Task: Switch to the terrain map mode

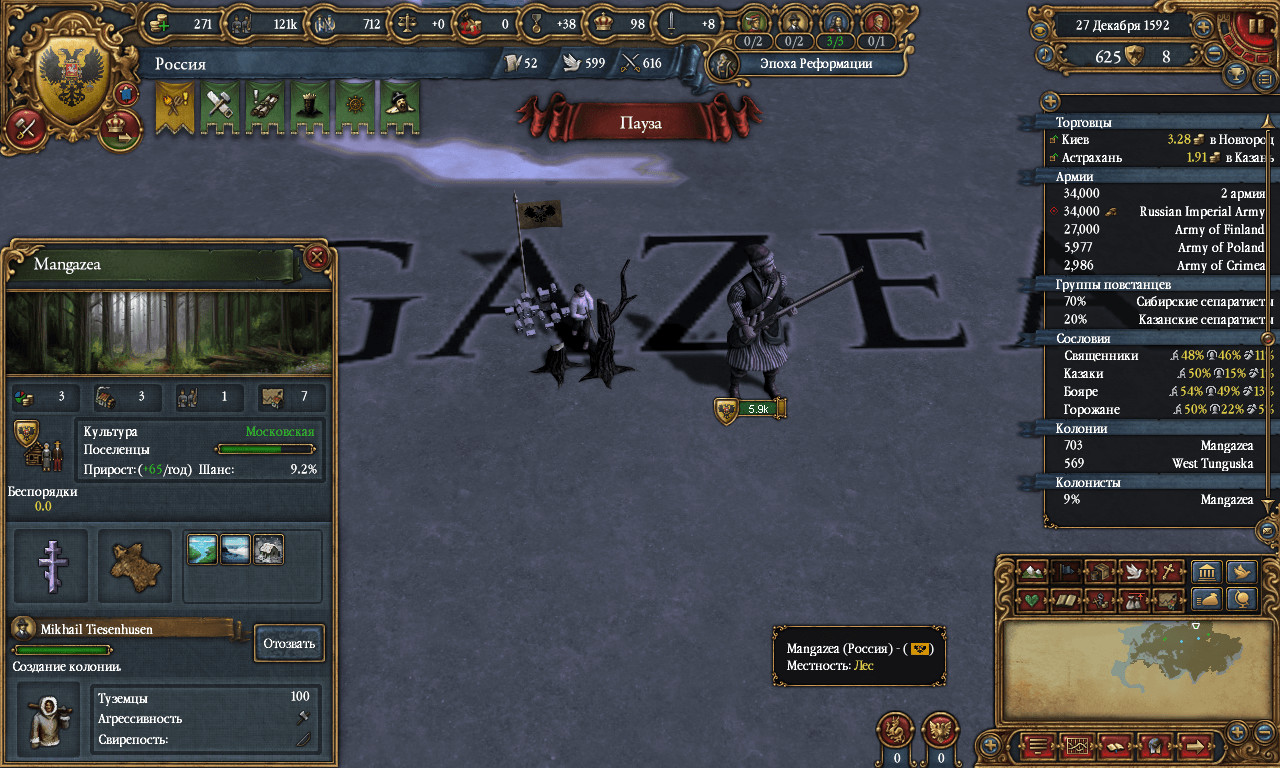Action: tap(1032, 573)
